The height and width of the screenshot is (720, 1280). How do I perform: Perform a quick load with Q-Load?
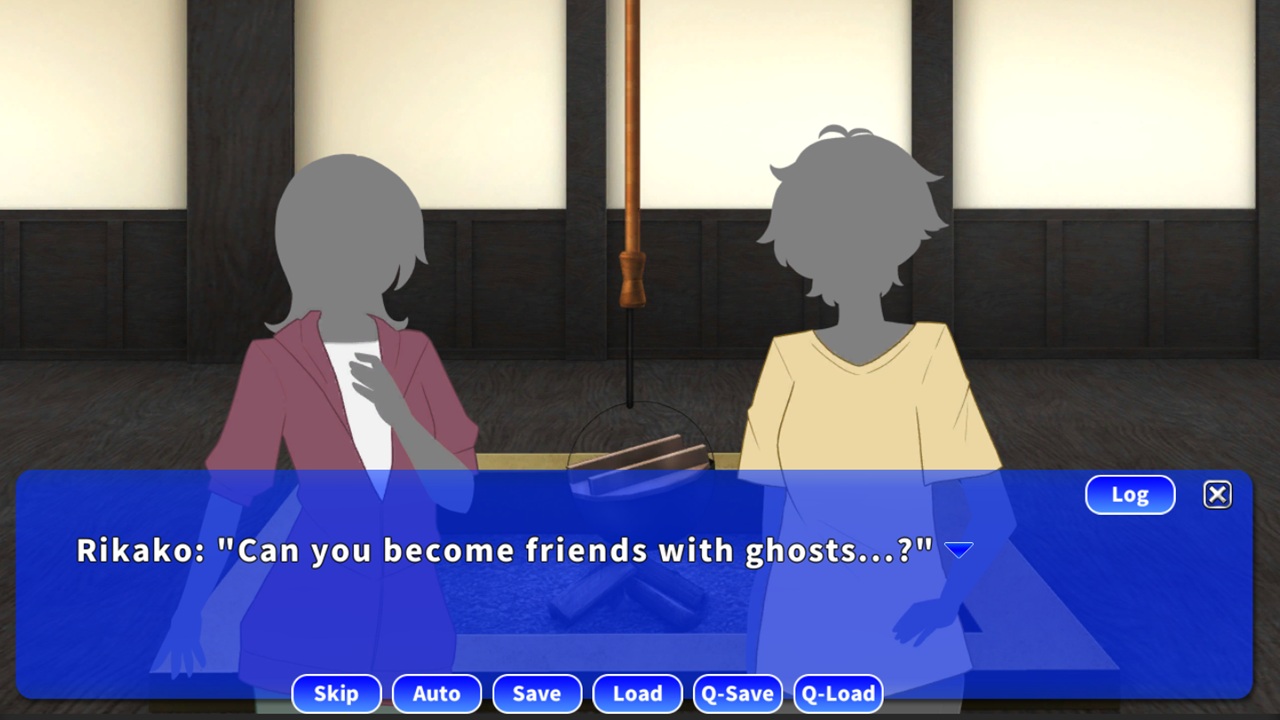coord(838,693)
